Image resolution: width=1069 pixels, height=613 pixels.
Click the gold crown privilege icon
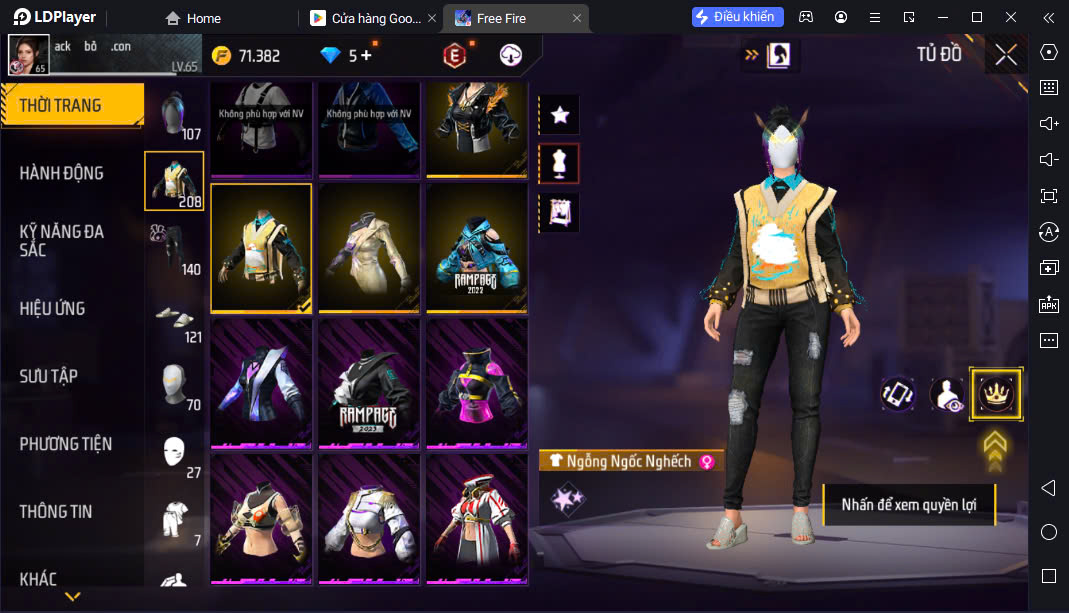[995, 394]
